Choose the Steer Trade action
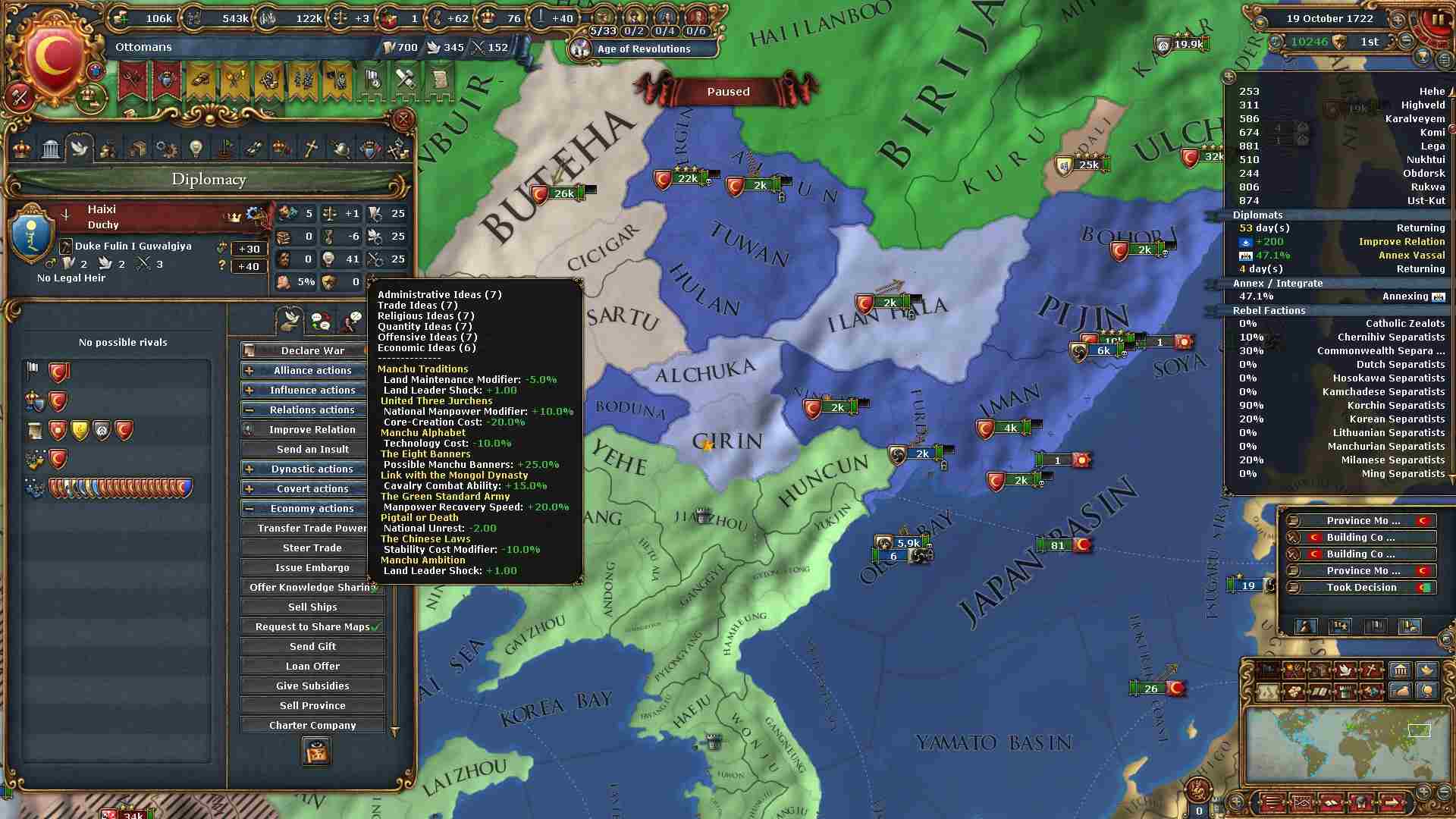 click(312, 548)
